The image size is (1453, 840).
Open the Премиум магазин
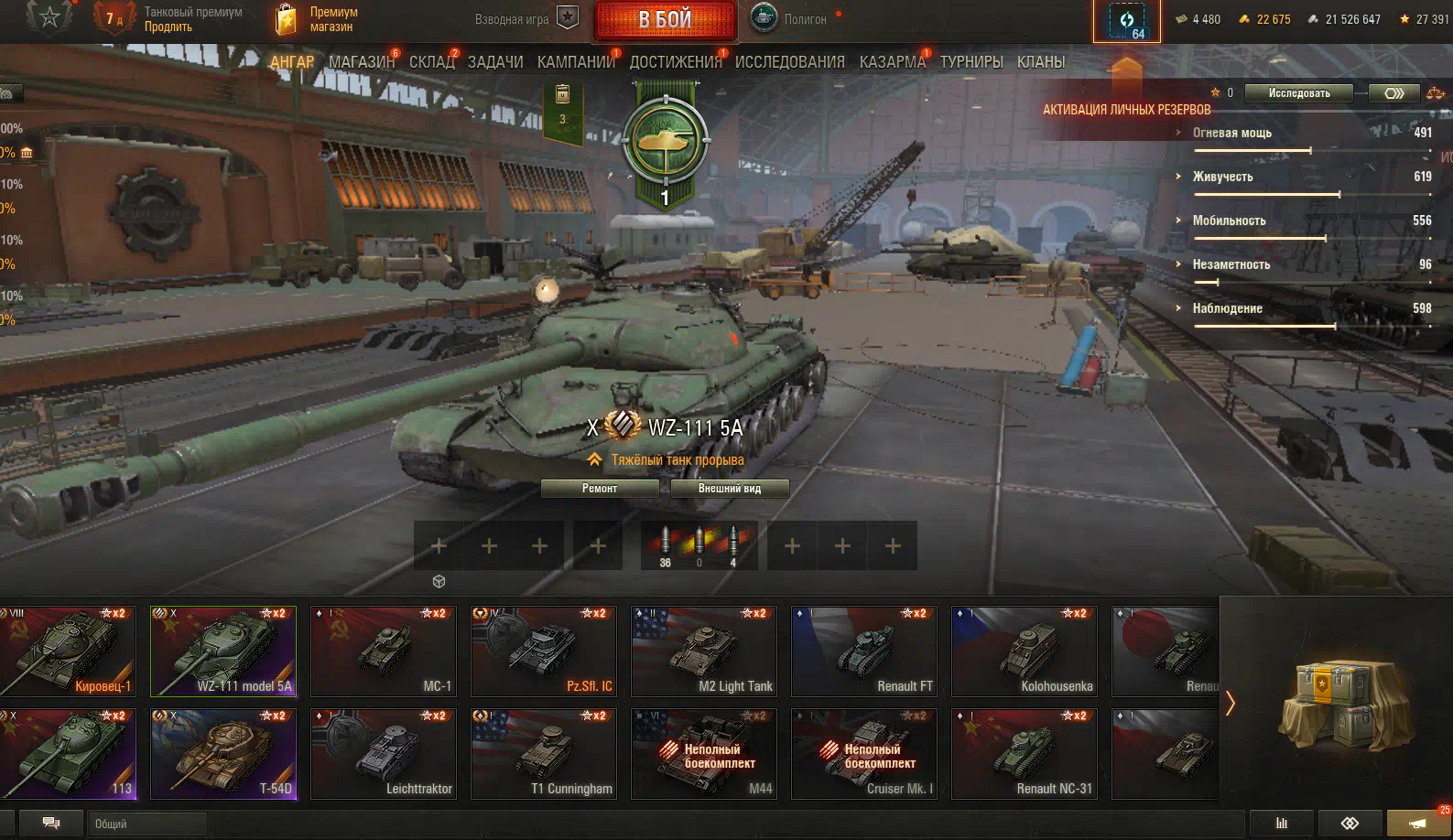tap(316, 19)
